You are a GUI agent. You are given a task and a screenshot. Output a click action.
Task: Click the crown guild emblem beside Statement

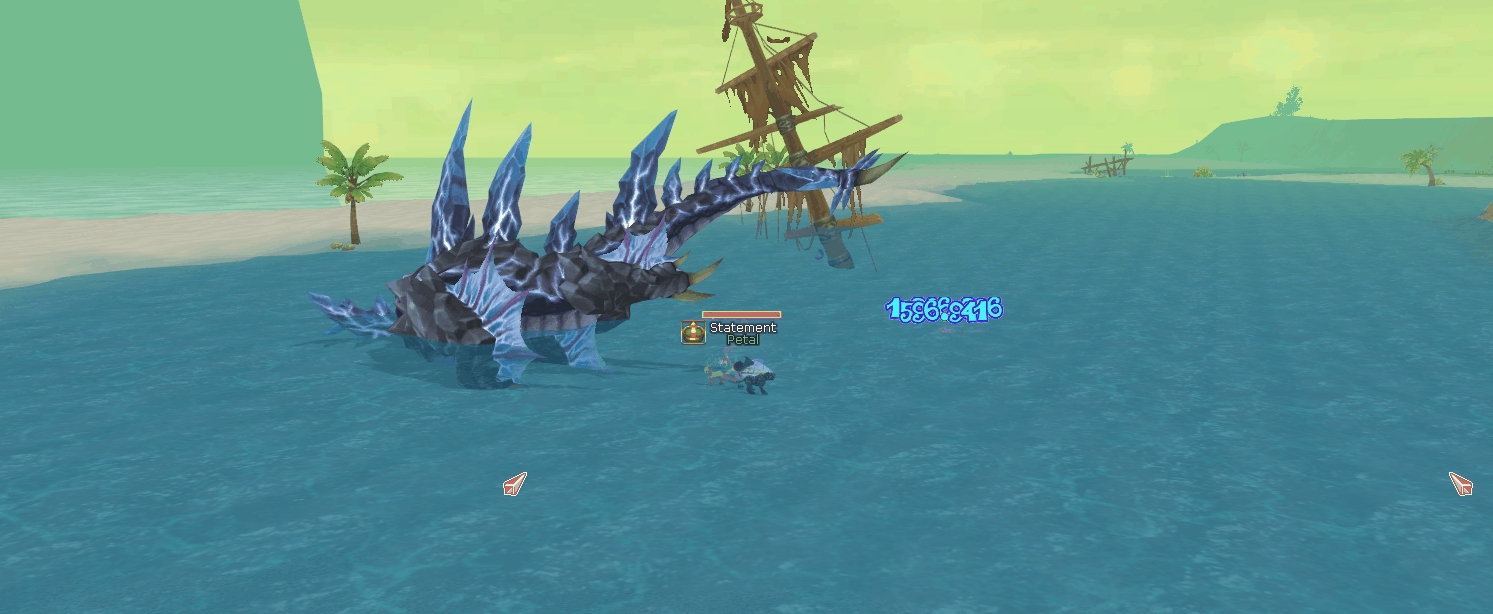click(x=693, y=332)
